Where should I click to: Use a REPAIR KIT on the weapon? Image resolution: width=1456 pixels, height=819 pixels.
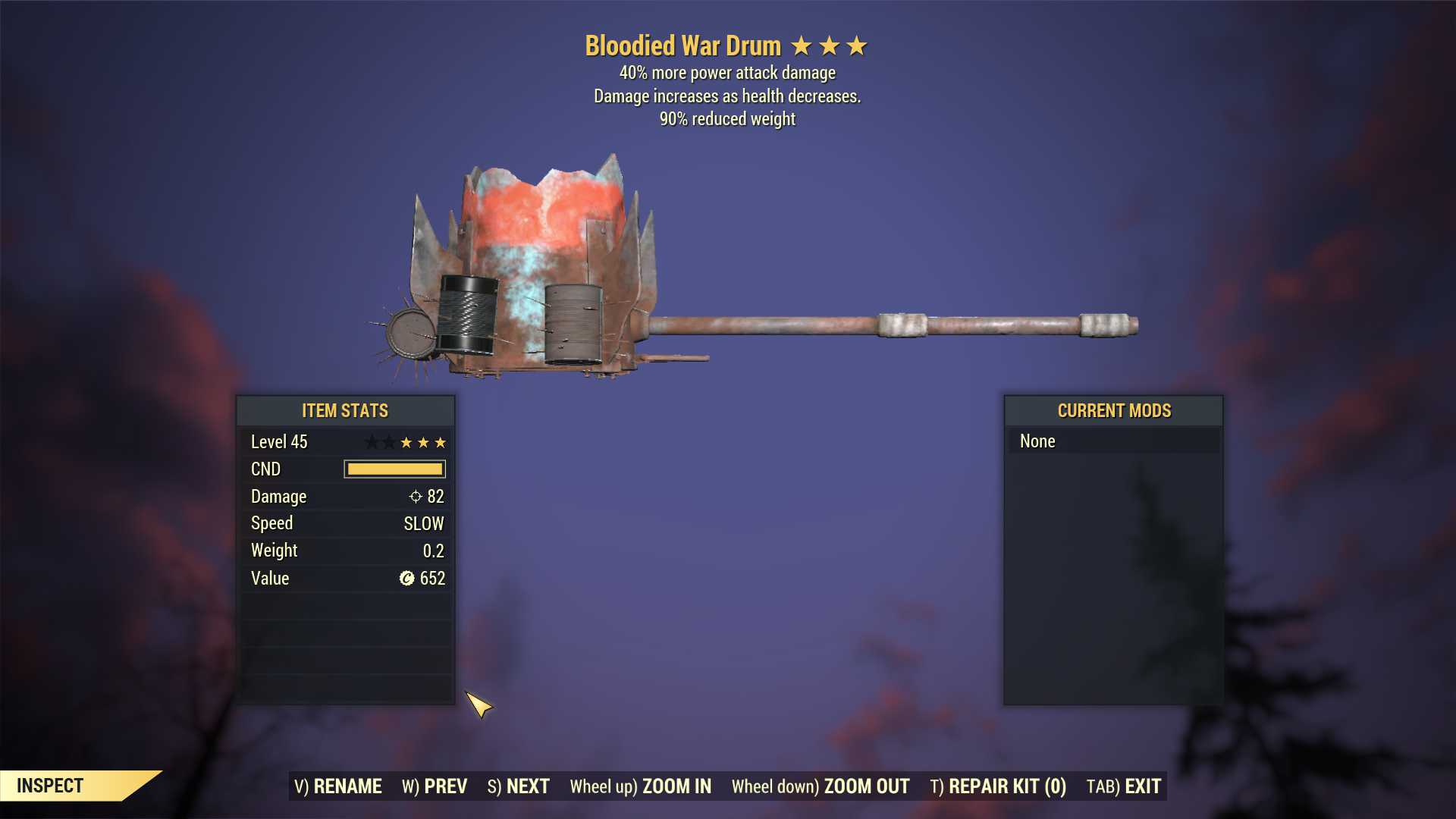click(x=998, y=786)
